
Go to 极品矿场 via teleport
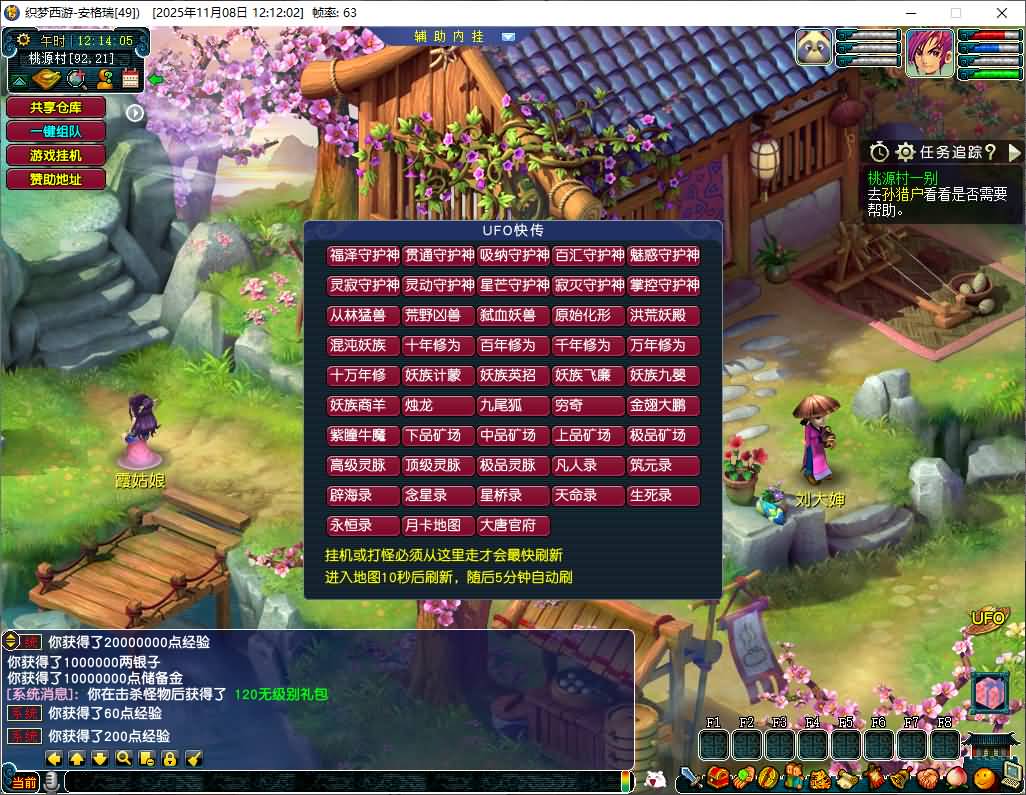click(x=664, y=435)
